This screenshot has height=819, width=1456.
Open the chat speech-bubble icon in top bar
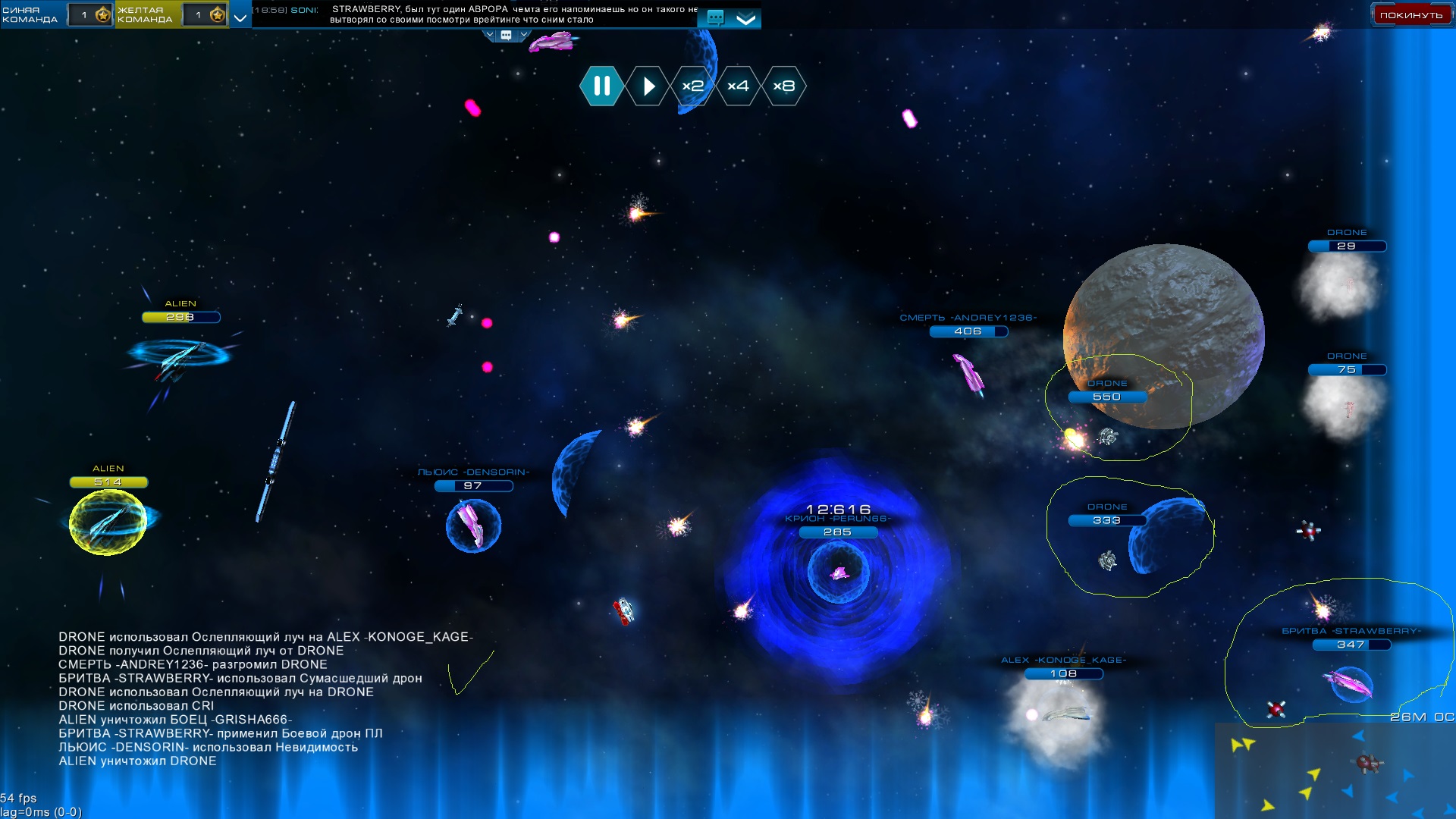pos(714,17)
